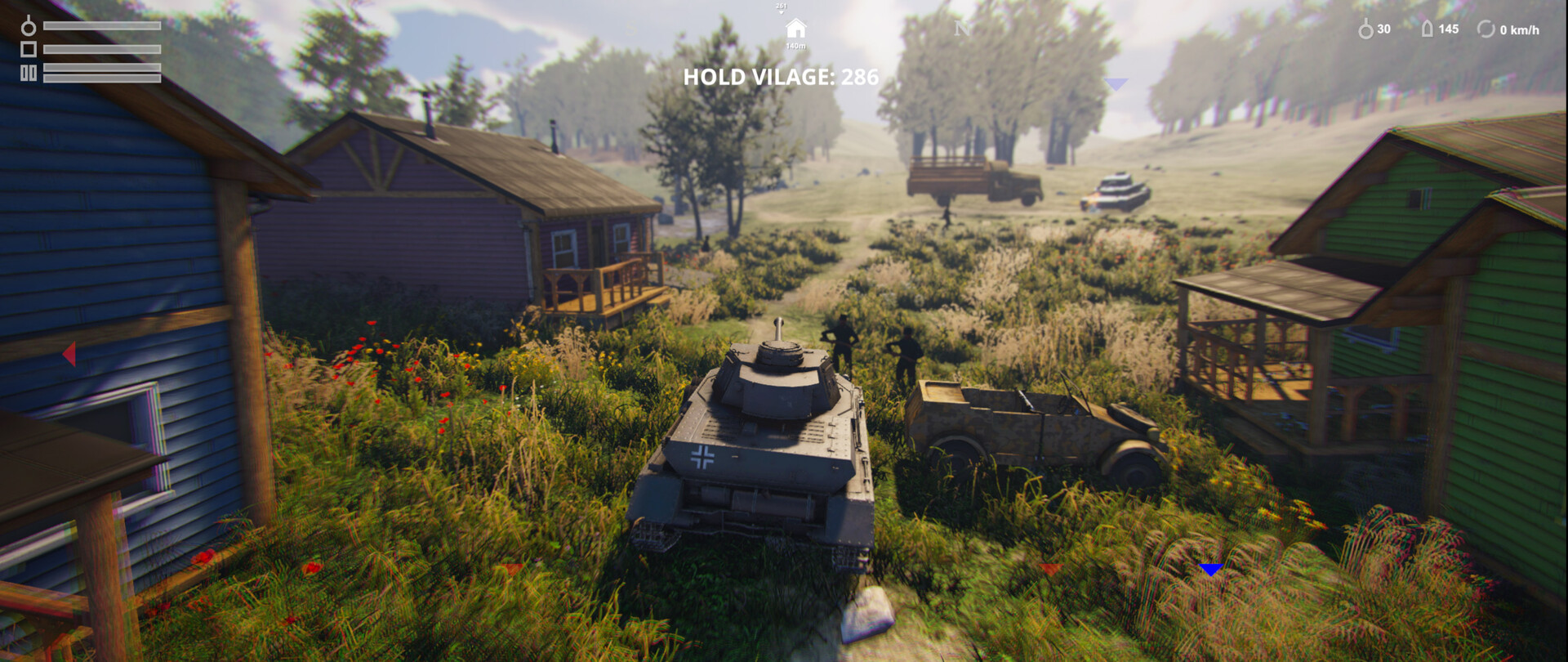
Task: Select the crew status icon top-left
Action: 28,25
